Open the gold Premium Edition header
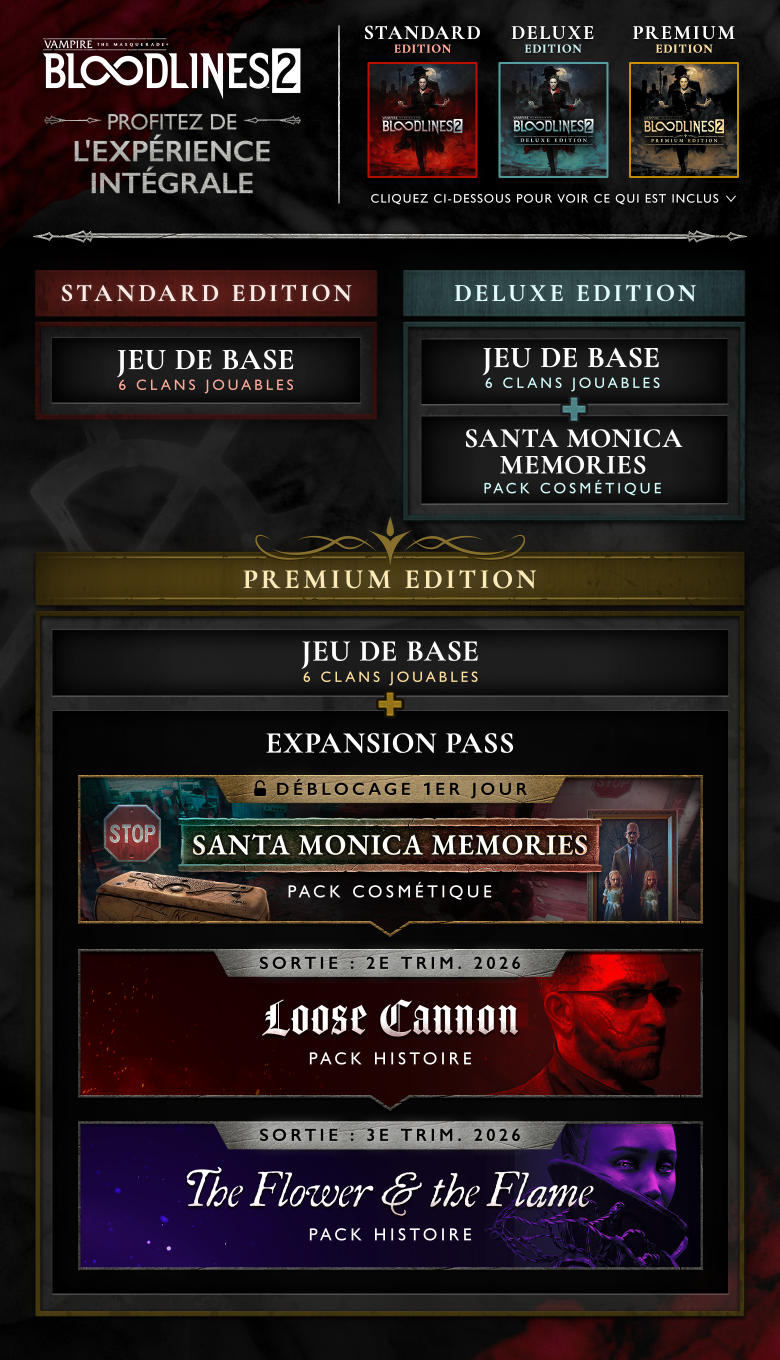This screenshot has height=1360, width=780. coord(390,579)
